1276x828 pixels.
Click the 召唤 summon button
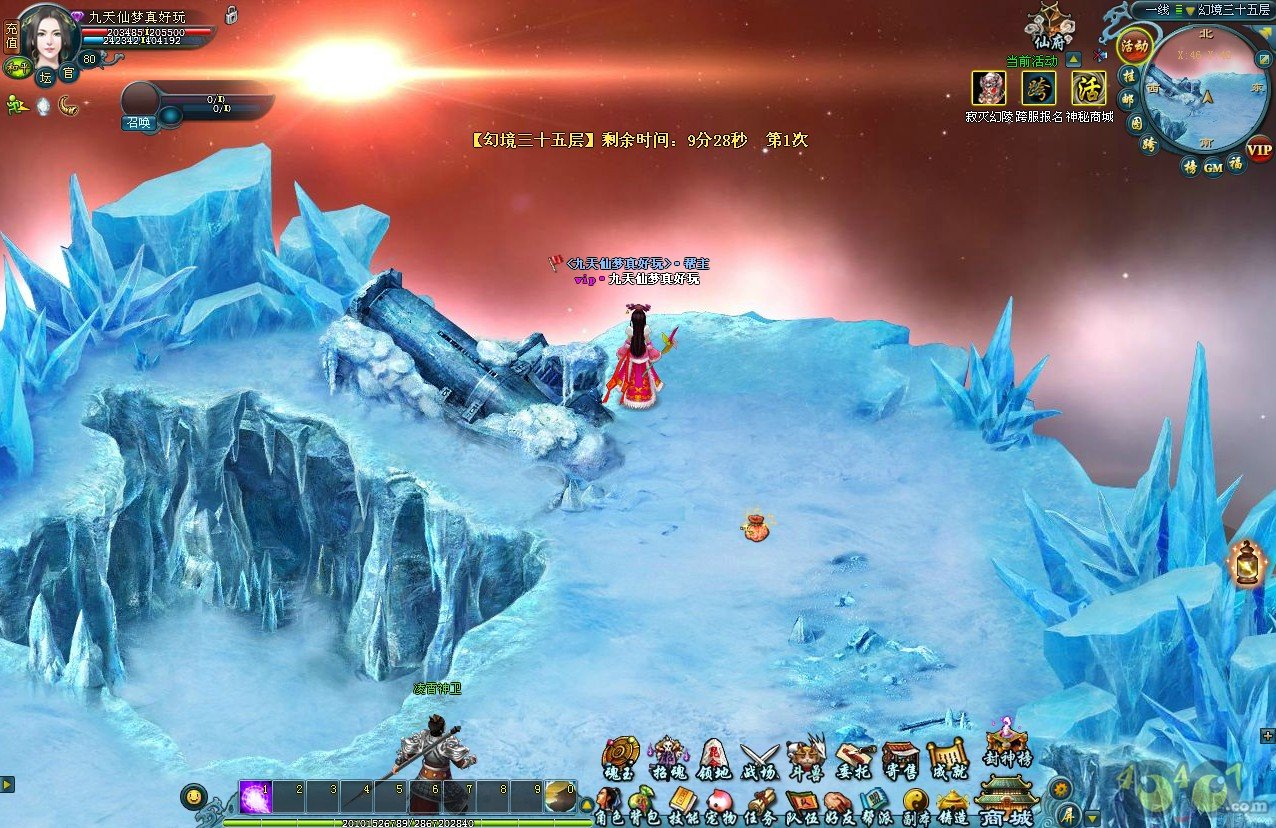point(137,122)
